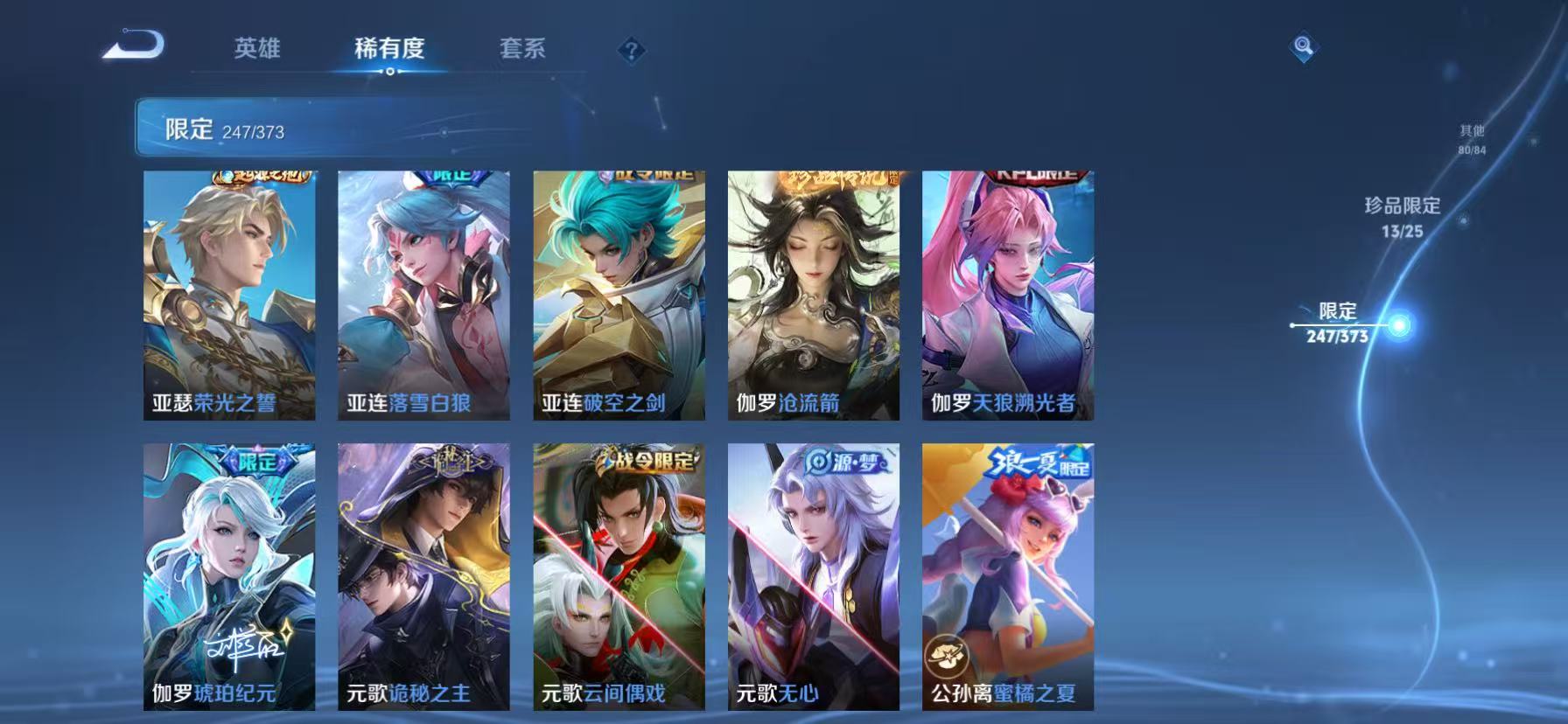The image size is (1568, 724).
Task: Select the 亚瑟荣光之誓 skin card
Action: click(x=229, y=294)
